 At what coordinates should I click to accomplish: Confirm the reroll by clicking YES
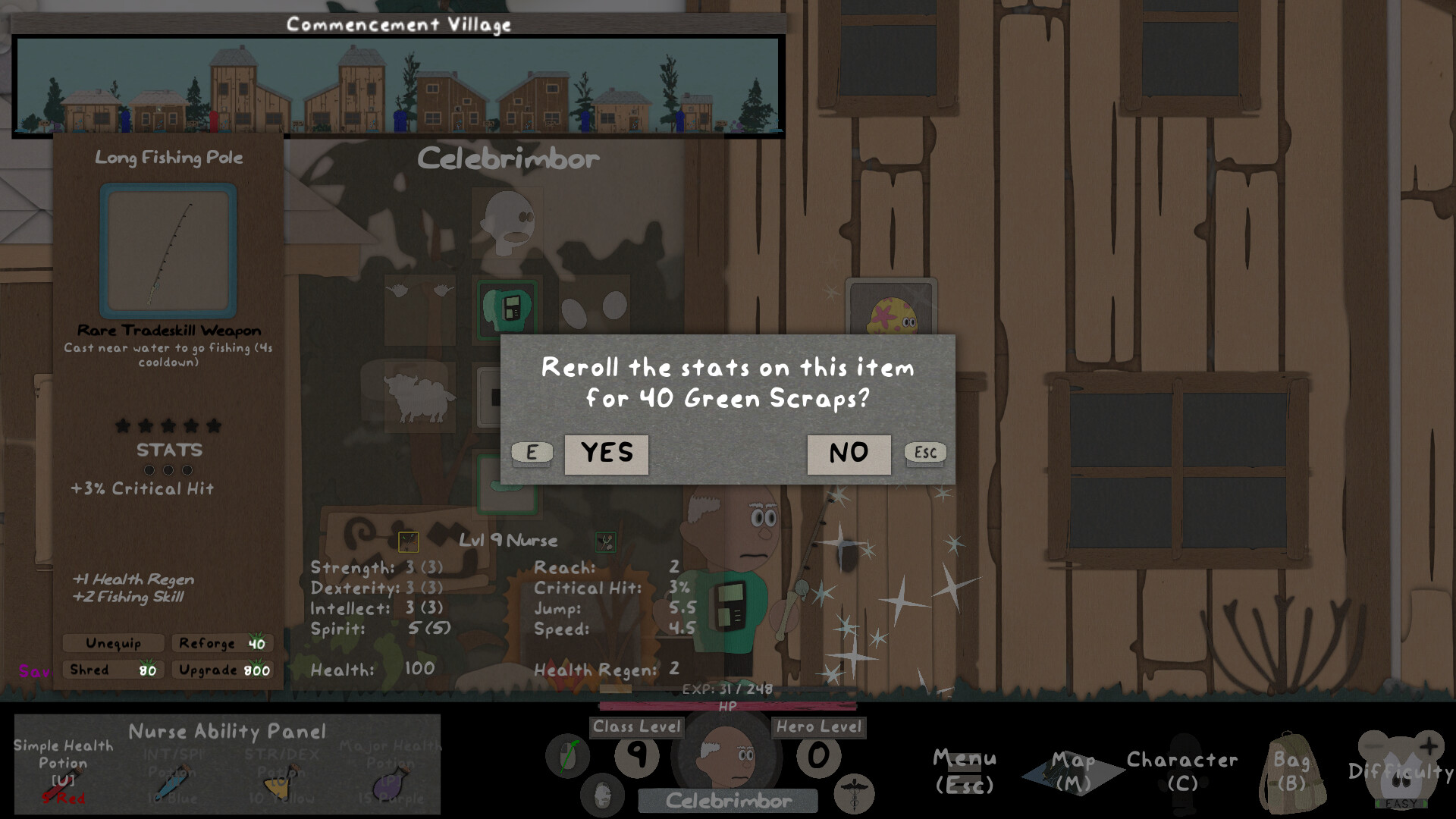coord(606,453)
